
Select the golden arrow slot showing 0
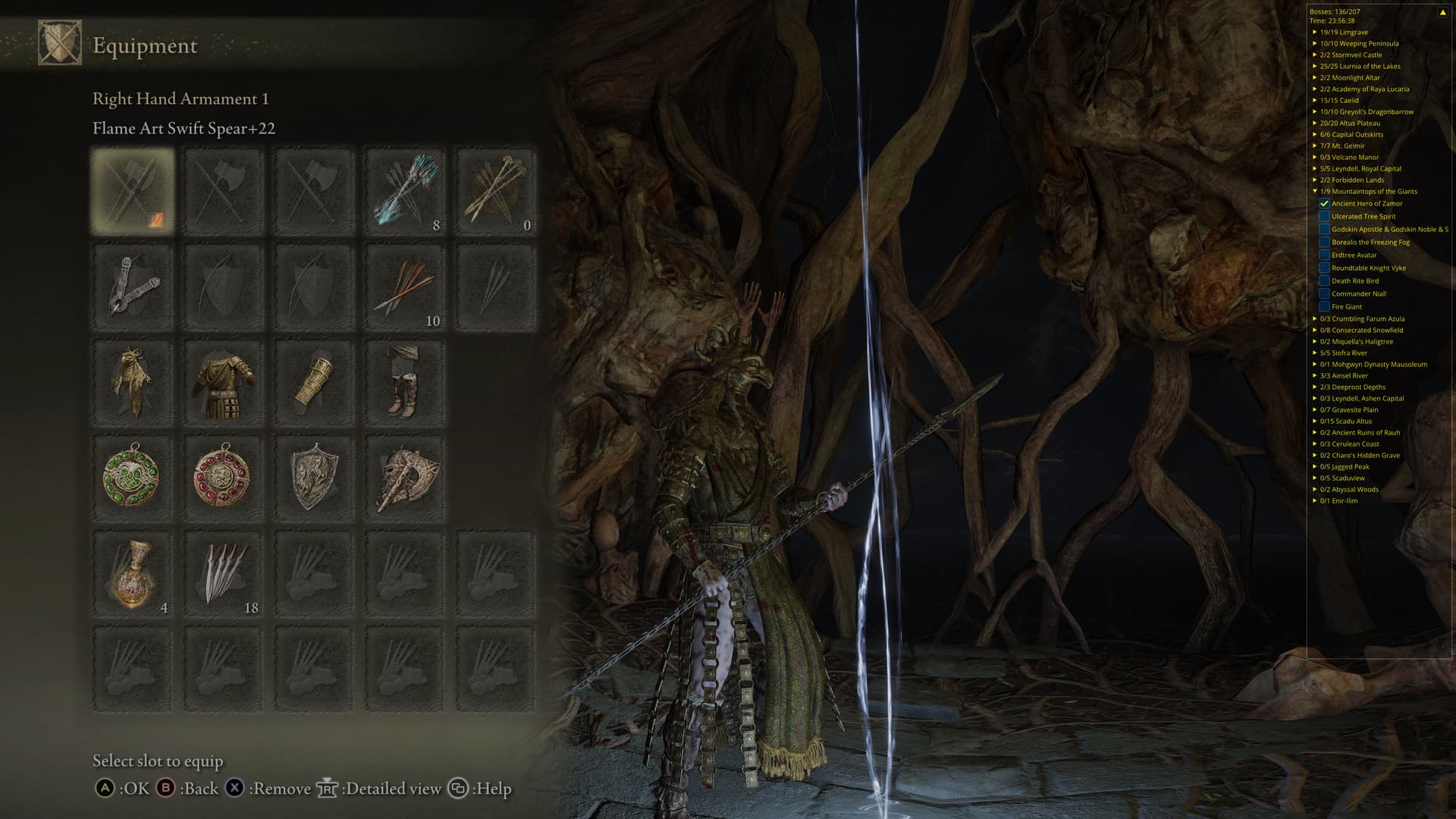pos(496,190)
